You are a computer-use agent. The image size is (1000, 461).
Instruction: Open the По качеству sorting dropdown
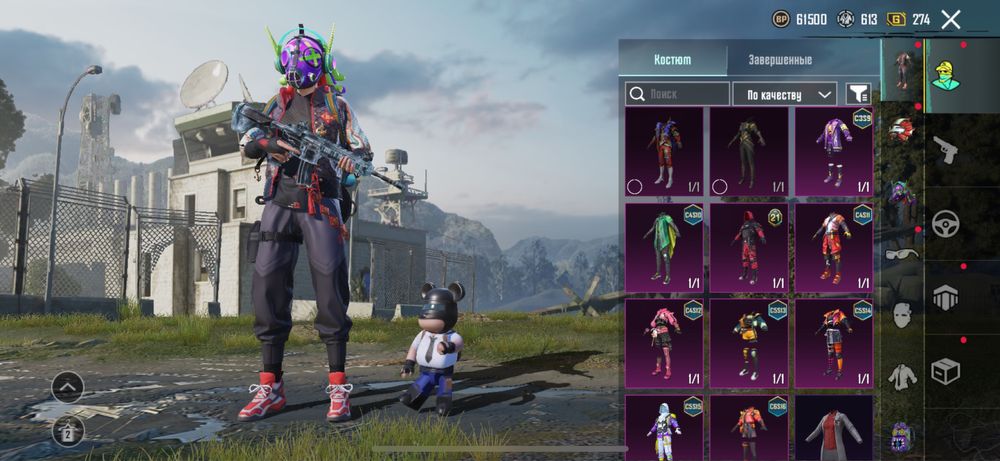(784, 94)
